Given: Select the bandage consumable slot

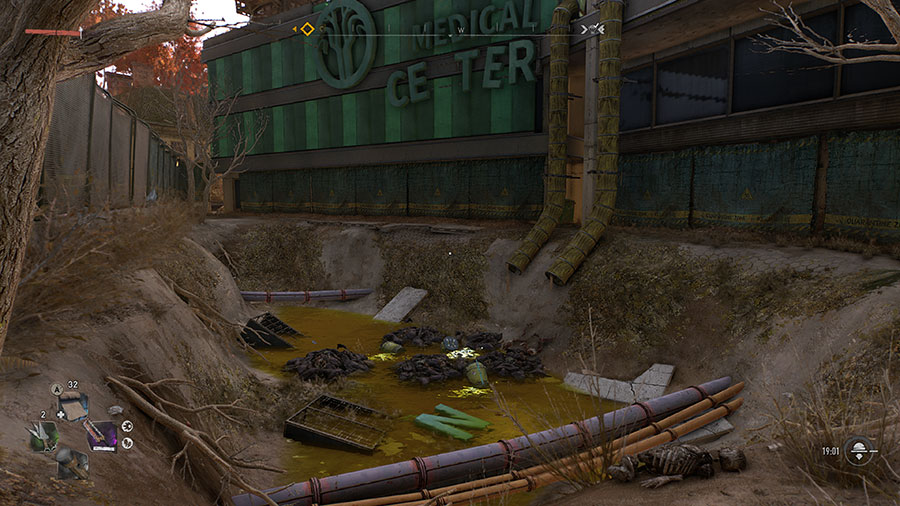Looking at the screenshot, I should pyautogui.click(x=73, y=406).
